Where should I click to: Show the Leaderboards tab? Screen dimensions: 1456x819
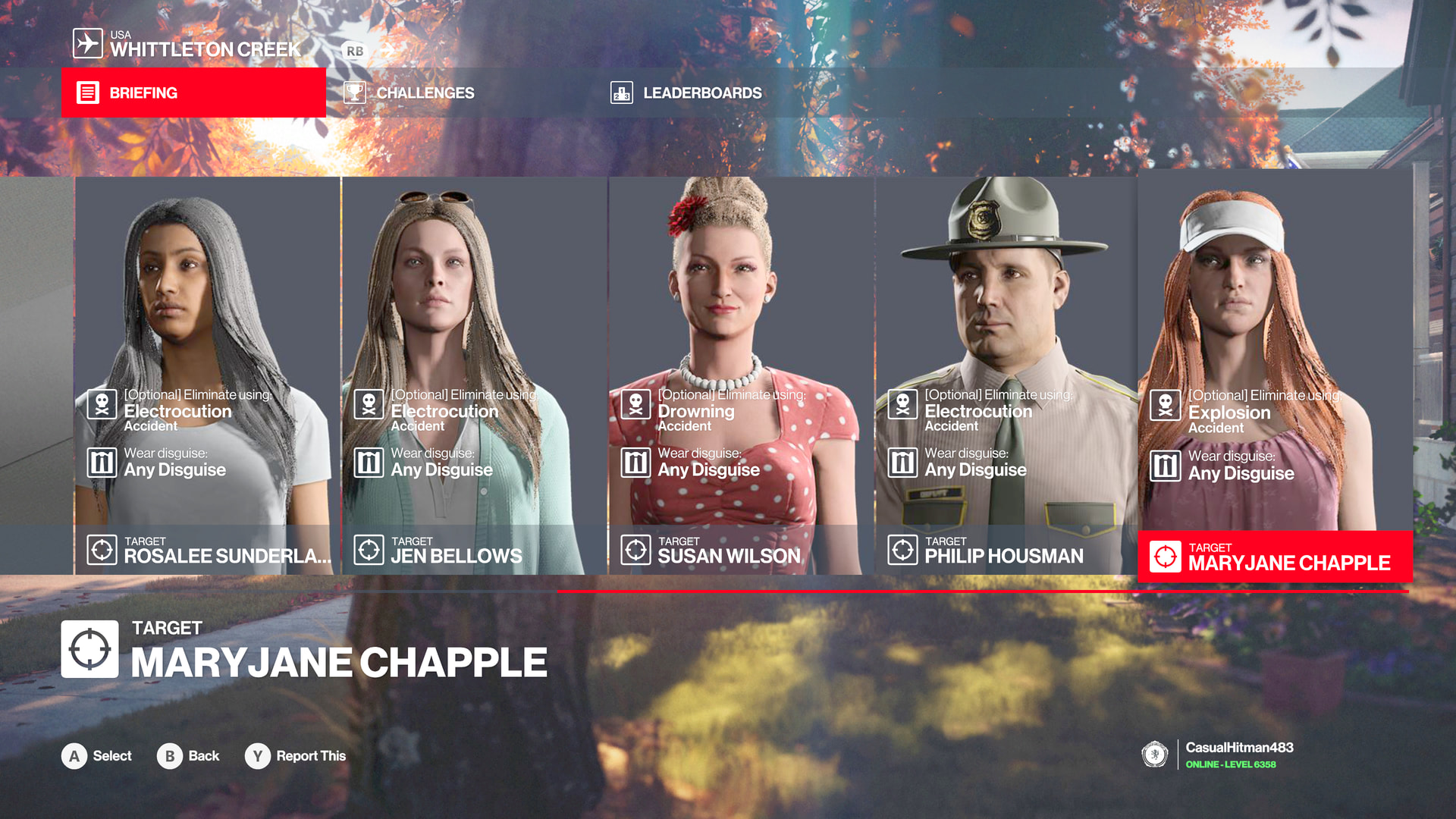[x=701, y=93]
